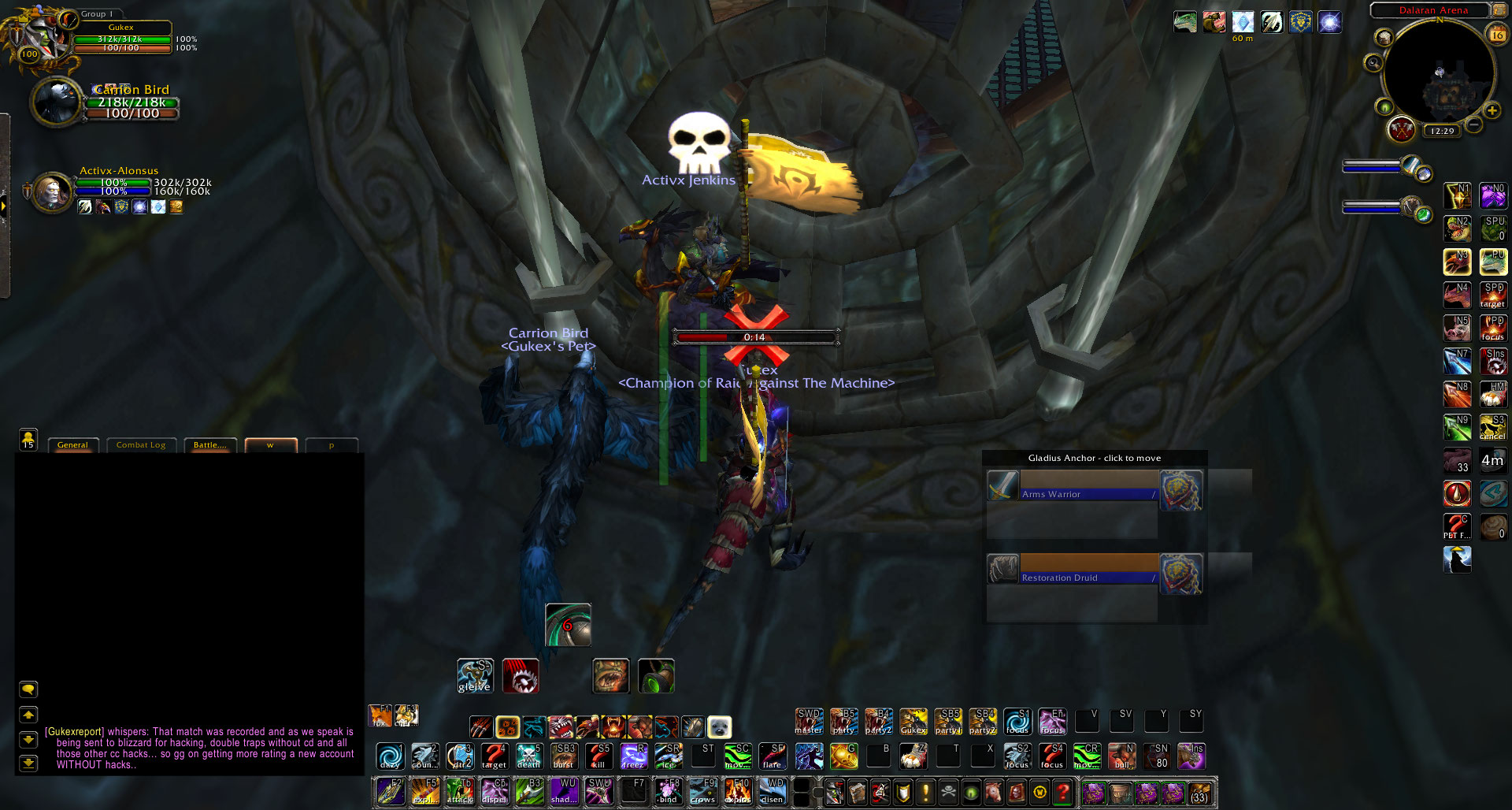Open the calendar button showing 16

(x=1496, y=34)
